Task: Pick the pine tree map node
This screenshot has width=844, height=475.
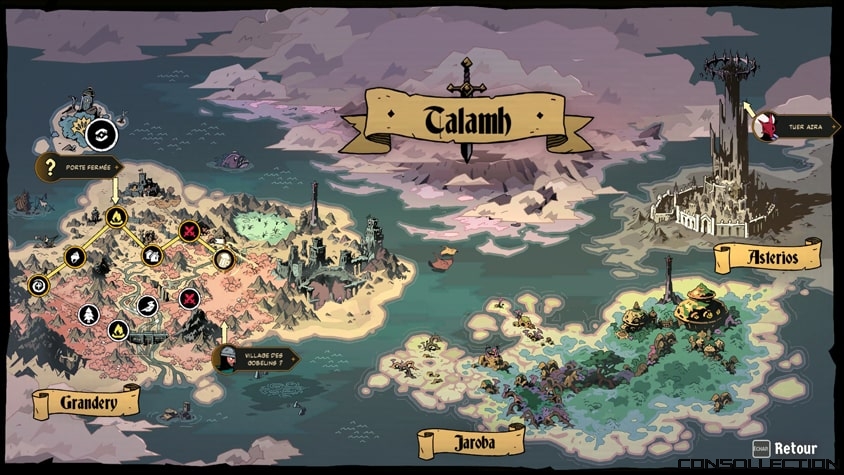Action: [x=89, y=314]
